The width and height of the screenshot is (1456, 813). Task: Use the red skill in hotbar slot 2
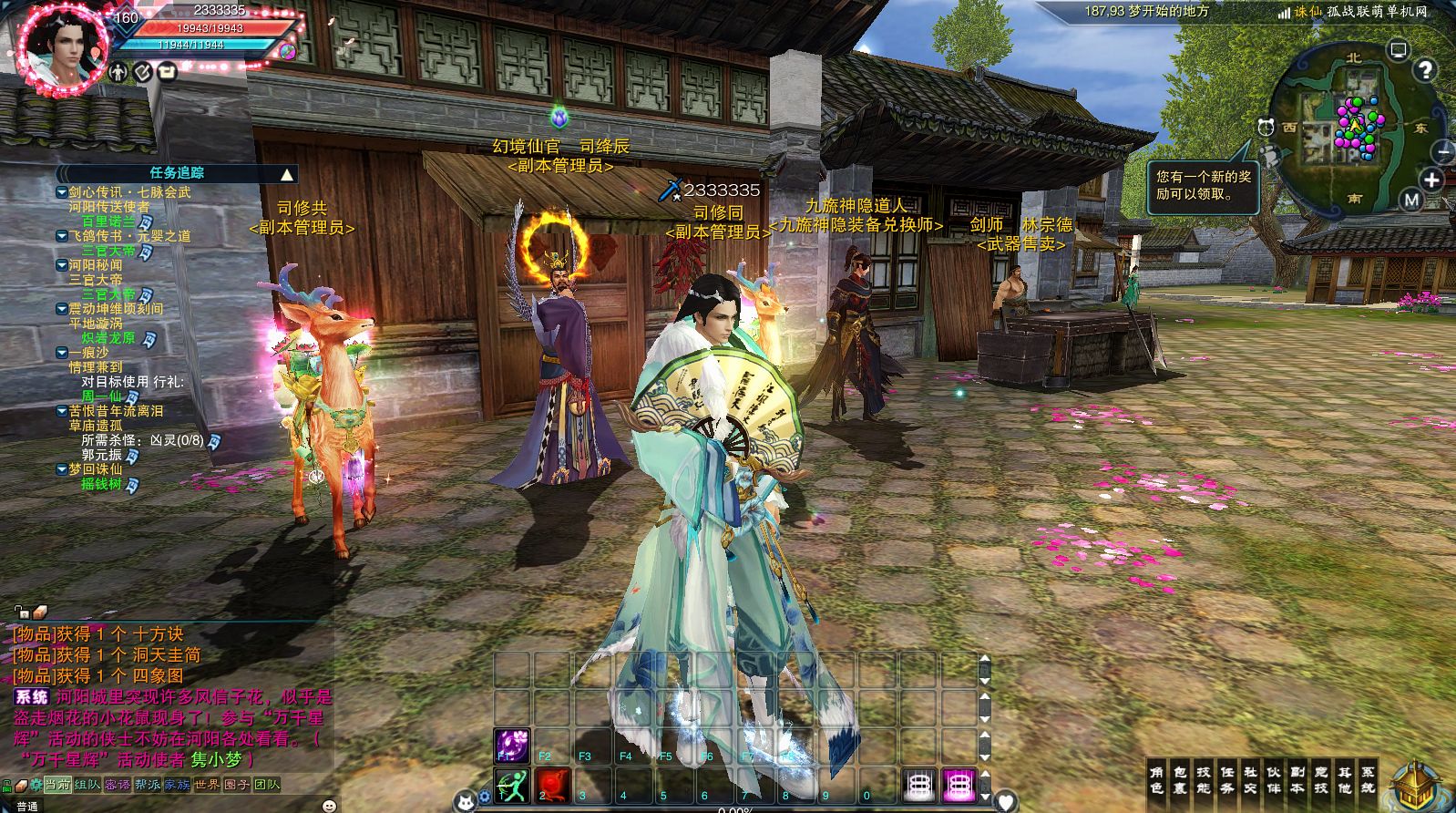(x=552, y=785)
